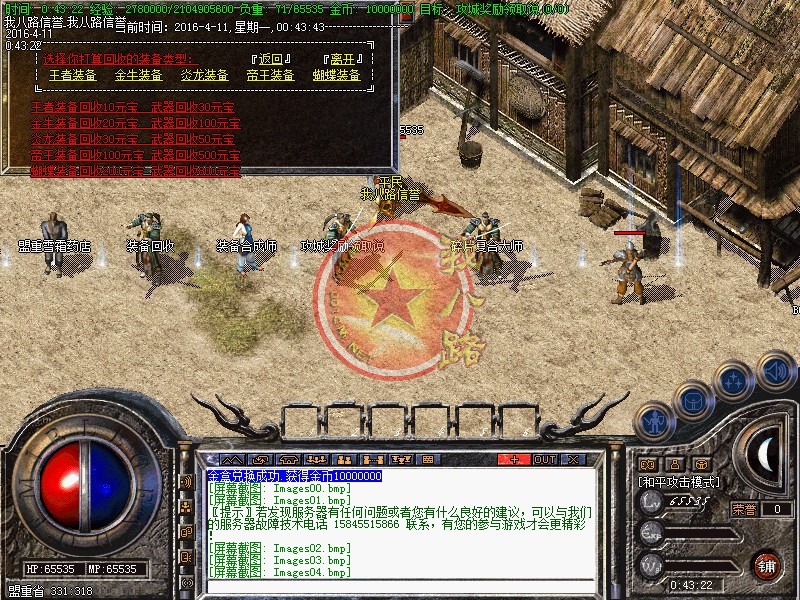Image resolution: width=800 pixels, height=600 pixels.
Task: Choose the 王者装备 recycle option
Action: point(72,75)
